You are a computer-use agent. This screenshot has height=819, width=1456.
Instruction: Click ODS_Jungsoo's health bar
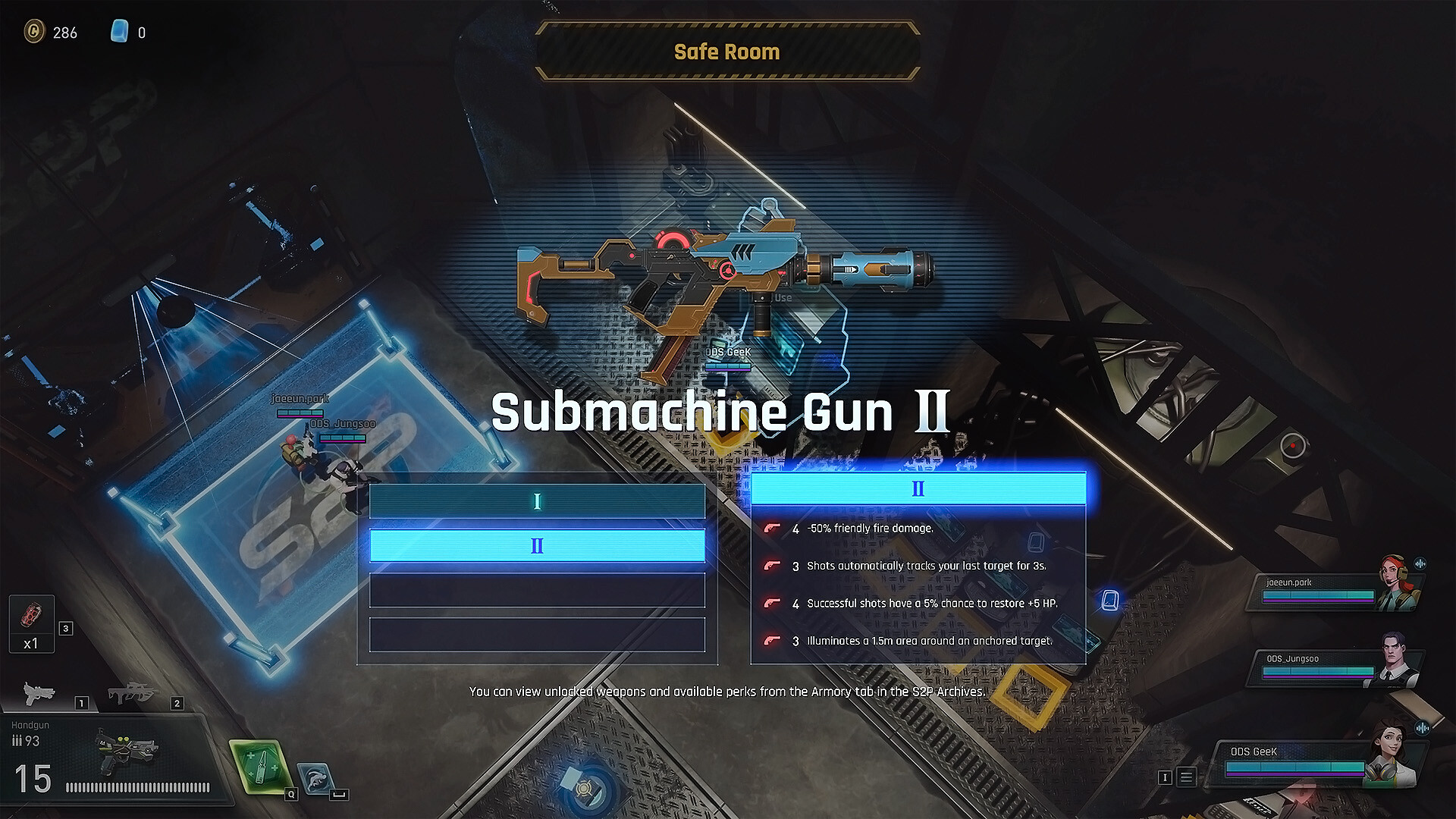[1319, 672]
